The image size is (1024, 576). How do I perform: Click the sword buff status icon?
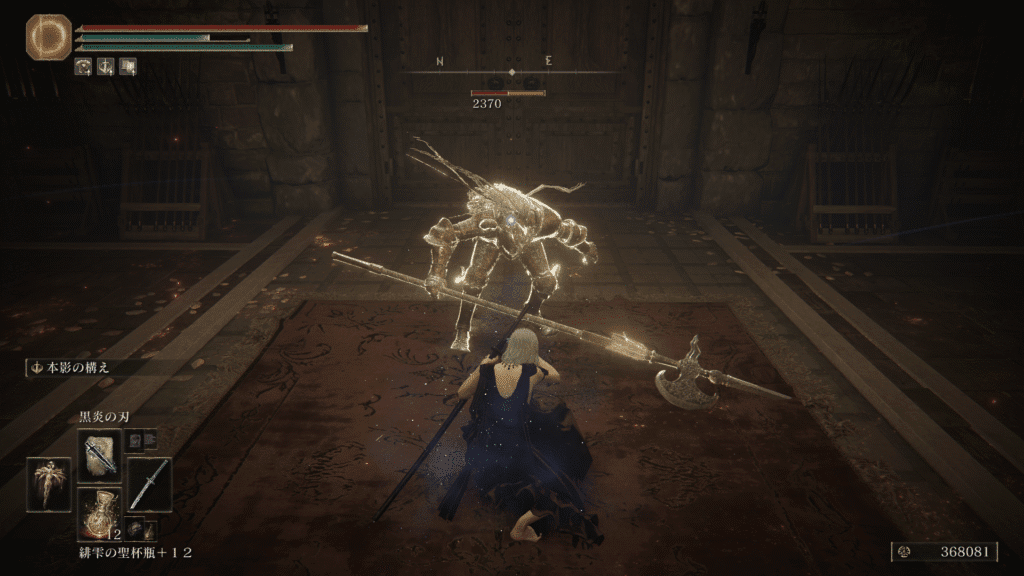coord(106,67)
